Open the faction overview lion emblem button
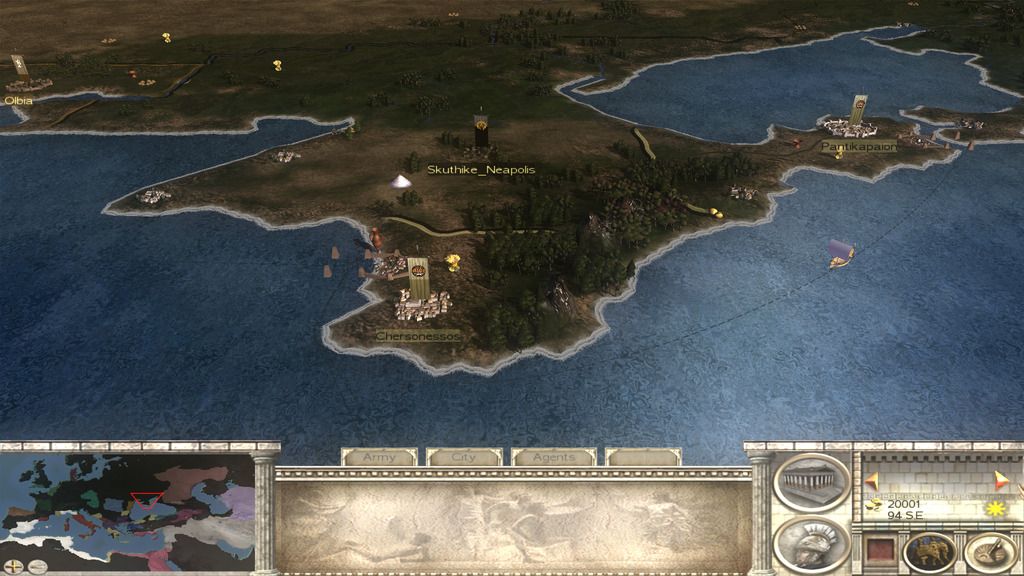1024x576 pixels. click(x=929, y=553)
